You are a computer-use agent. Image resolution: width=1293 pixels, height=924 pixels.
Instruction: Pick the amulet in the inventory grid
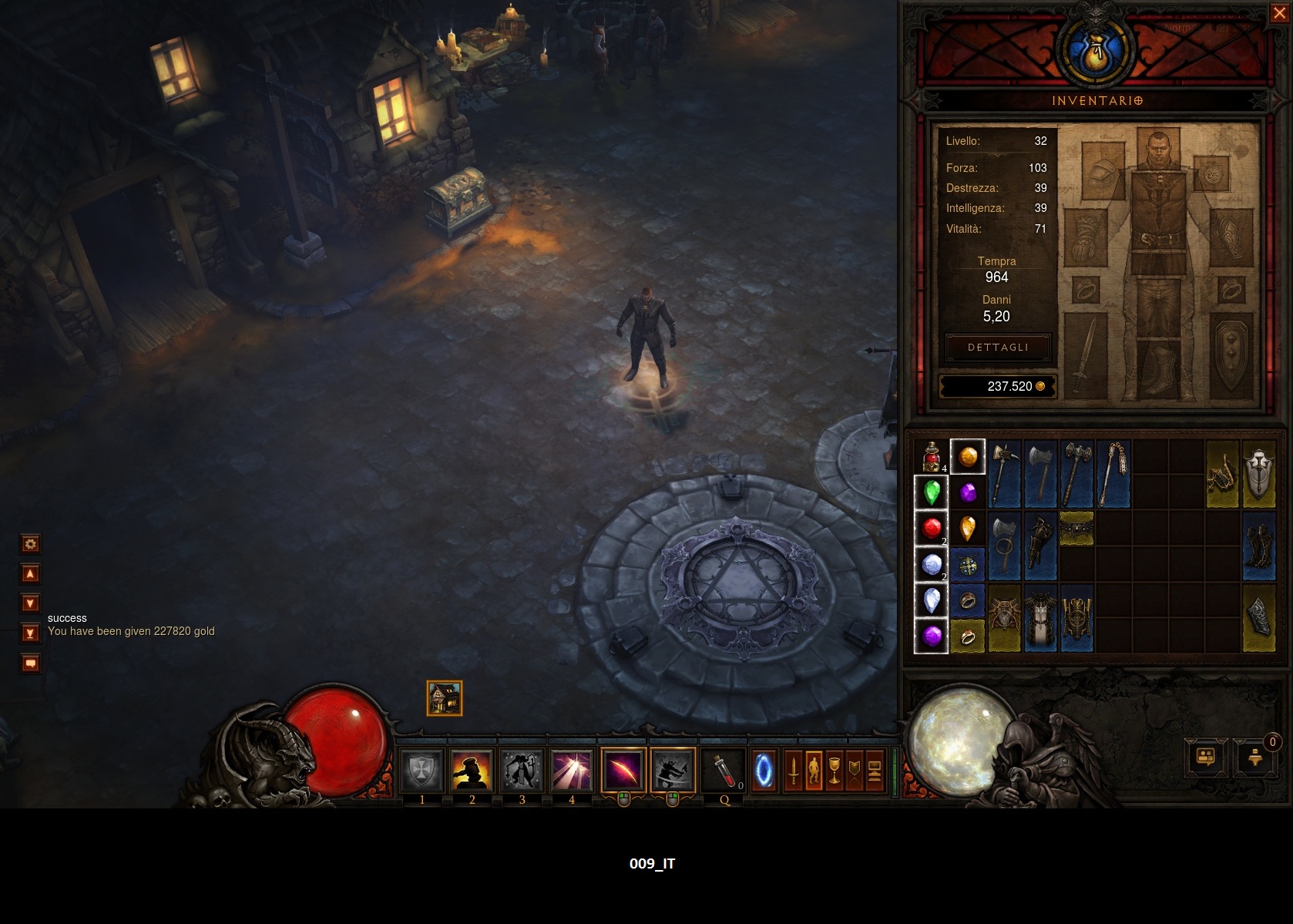[968, 566]
